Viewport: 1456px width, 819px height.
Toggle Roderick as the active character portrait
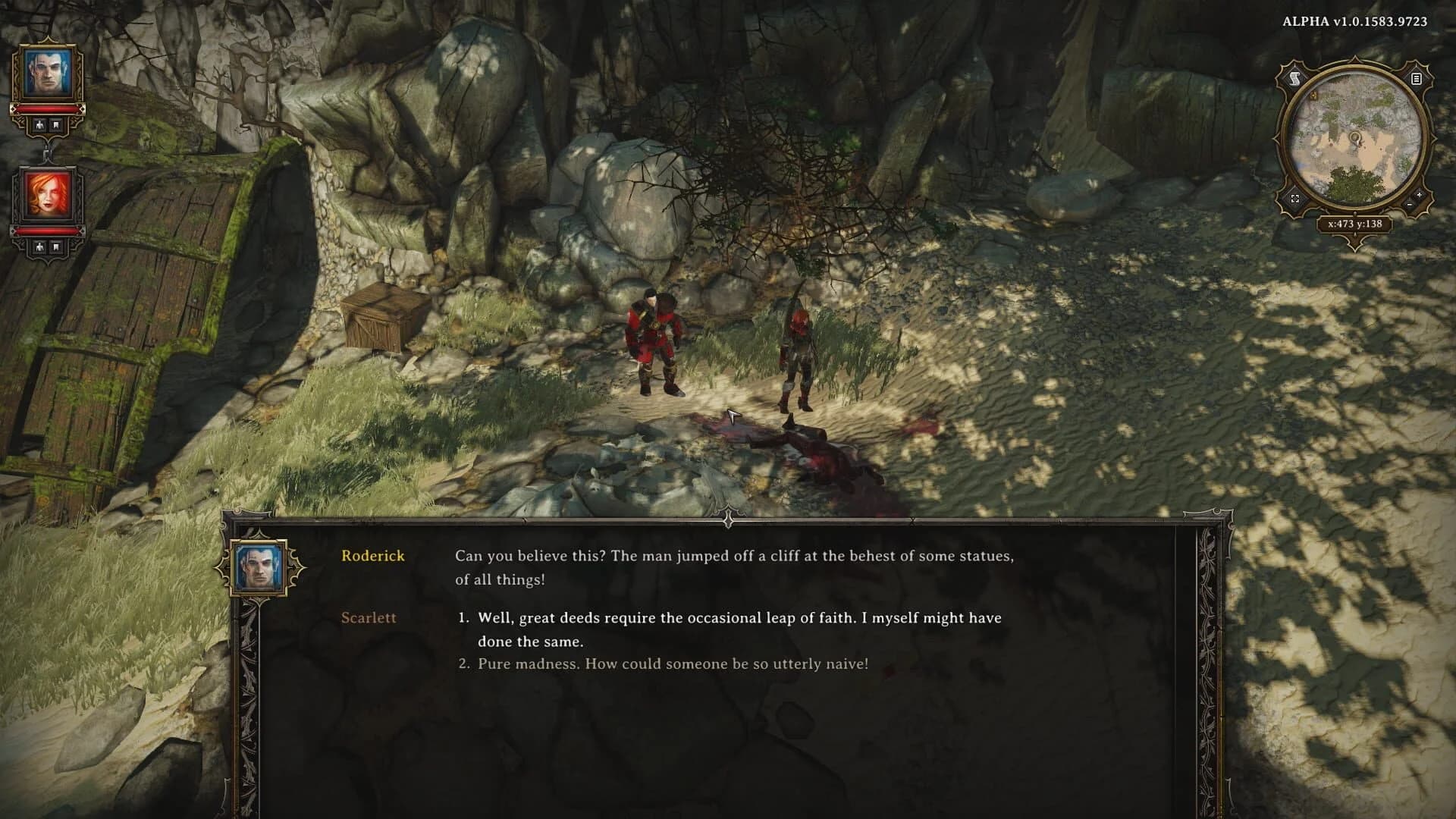(49, 74)
